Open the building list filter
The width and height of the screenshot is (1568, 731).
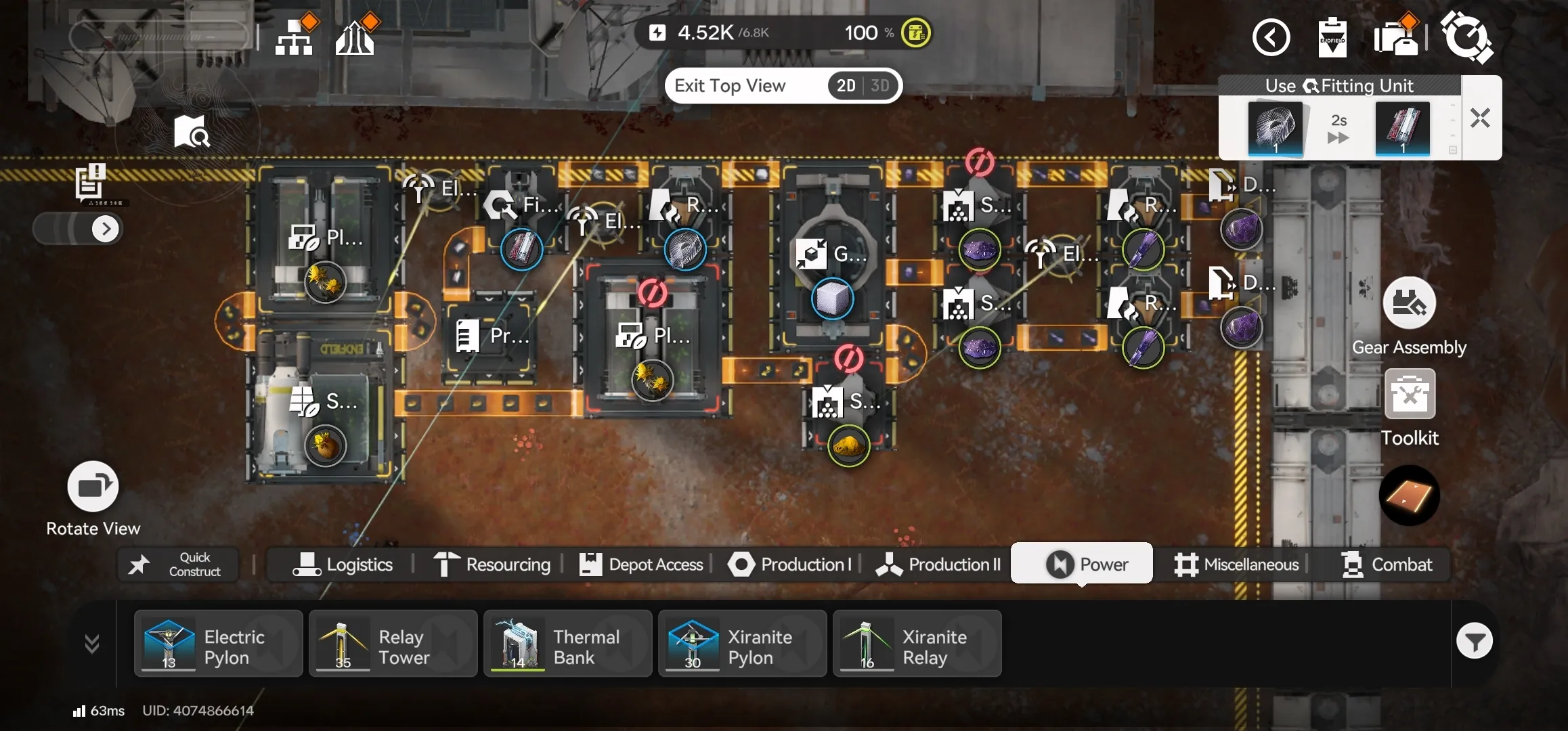point(1474,641)
